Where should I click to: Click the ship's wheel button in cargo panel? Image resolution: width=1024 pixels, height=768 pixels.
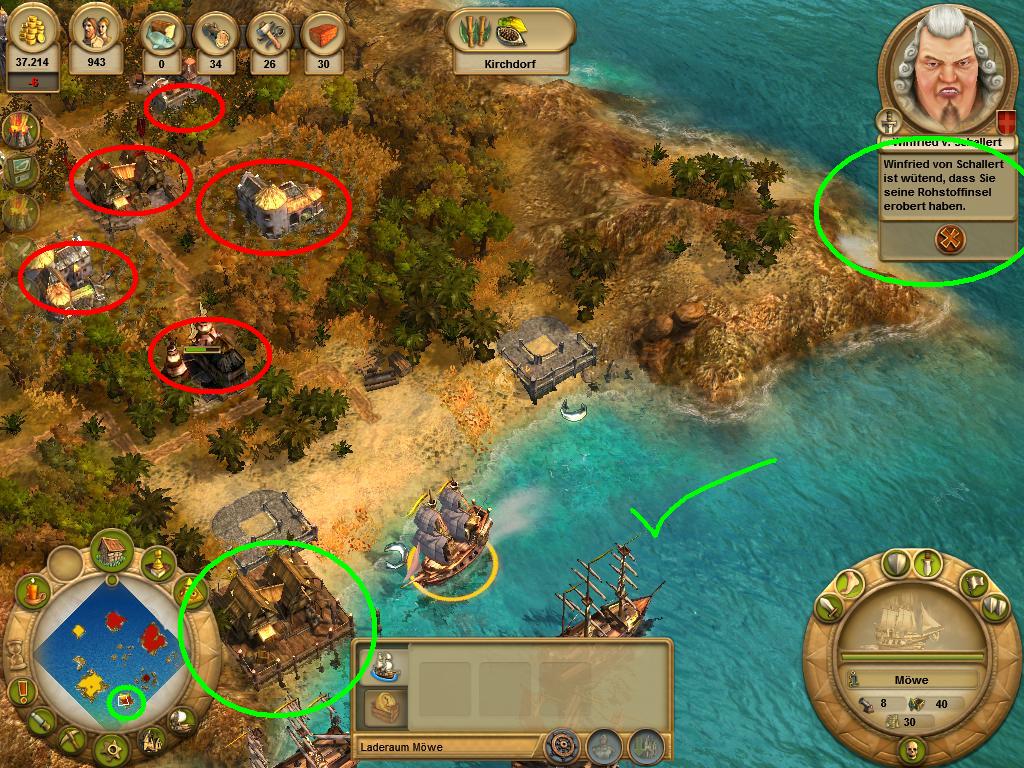pyautogui.click(x=563, y=745)
